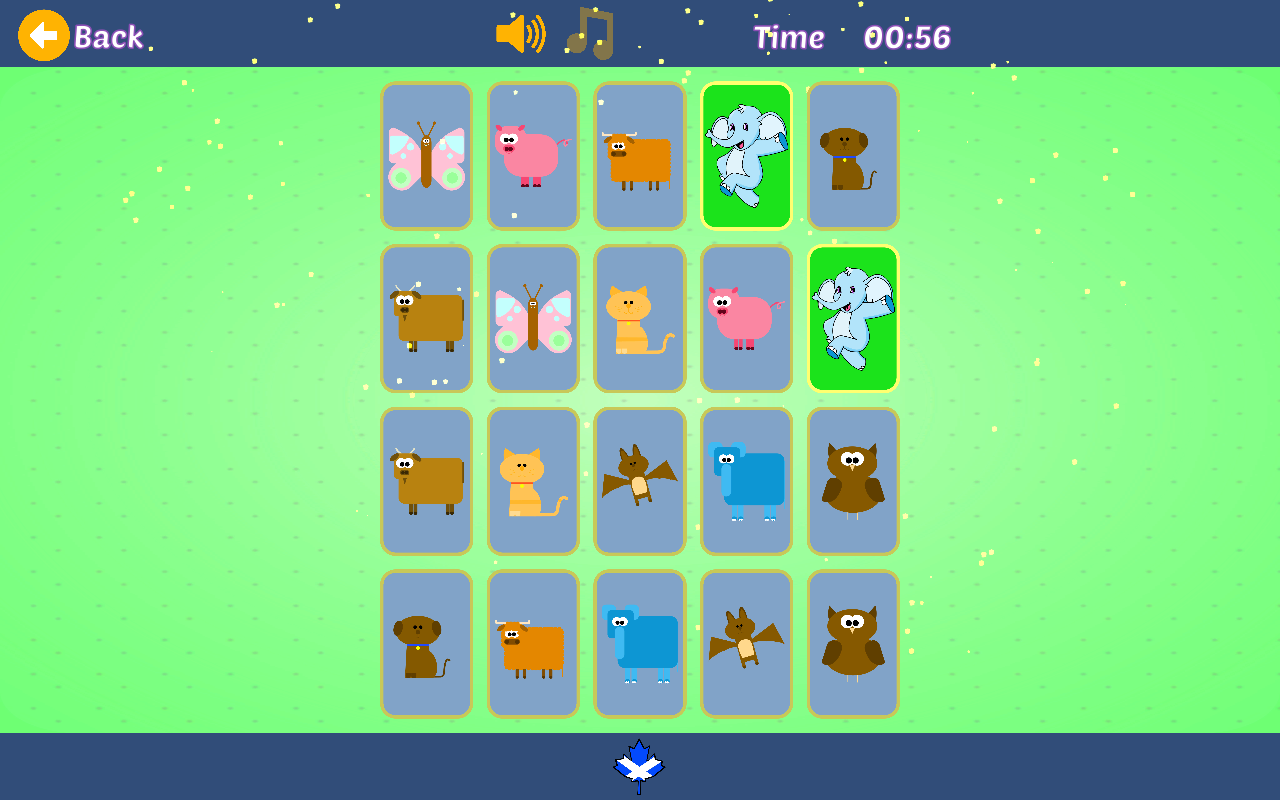Click the blue hippo card in third row
The height and width of the screenshot is (800, 1280).
(x=746, y=481)
